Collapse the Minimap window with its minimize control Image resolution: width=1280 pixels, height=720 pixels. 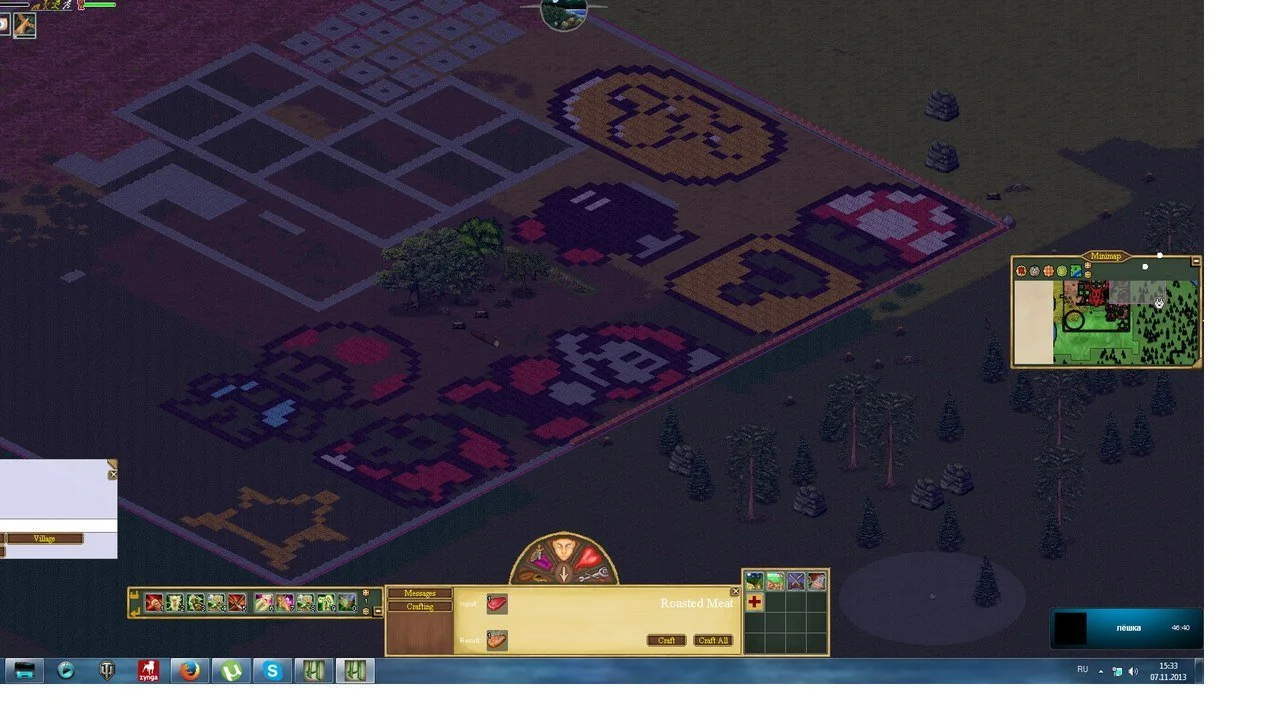(1196, 261)
